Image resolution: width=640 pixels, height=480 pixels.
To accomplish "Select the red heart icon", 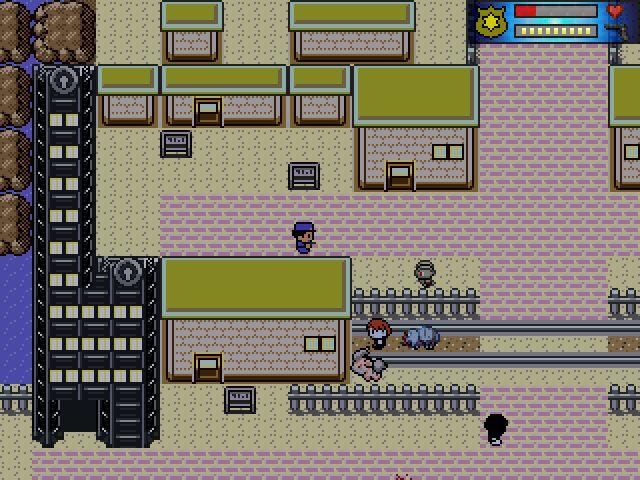I will pos(616,12).
